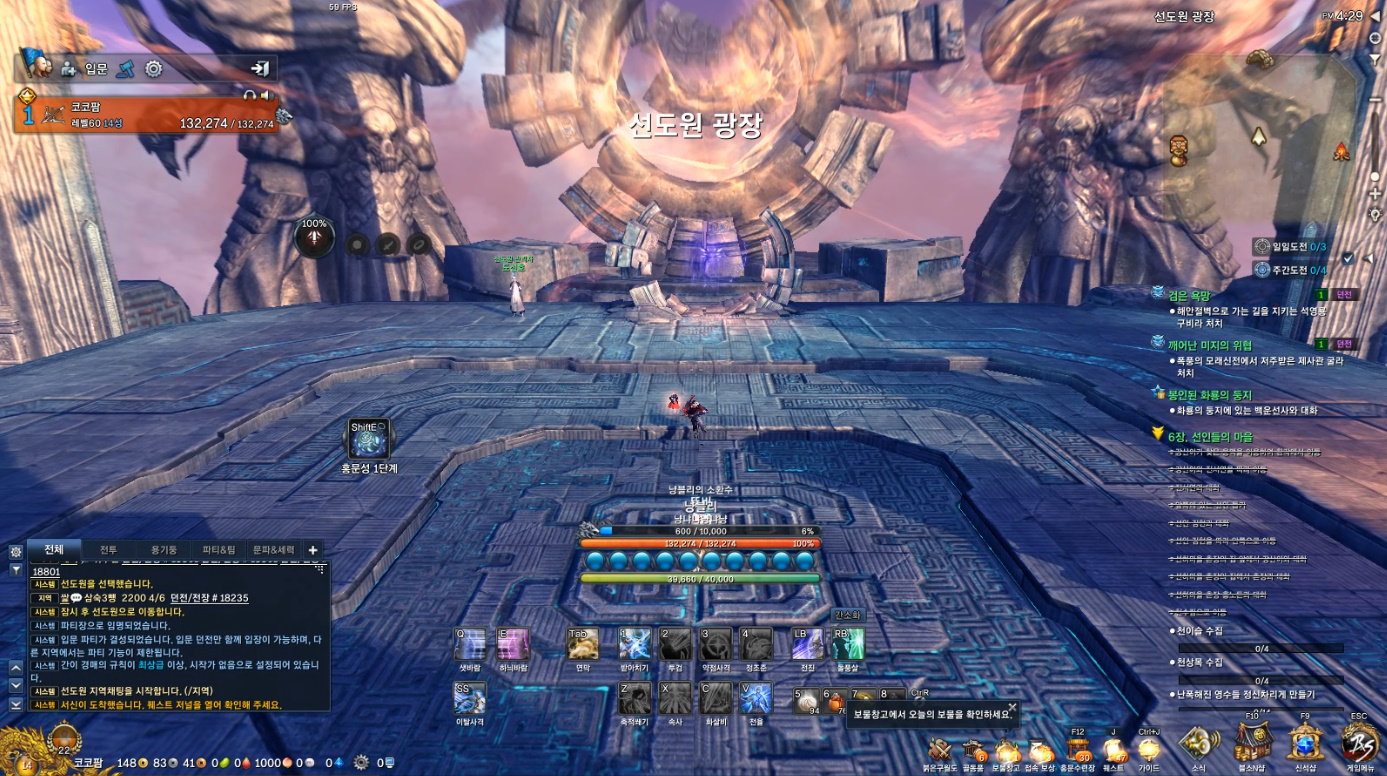This screenshot has width=1387, height=776.
Task: Leave the party with the exit icon
Action: click(260, 68)
